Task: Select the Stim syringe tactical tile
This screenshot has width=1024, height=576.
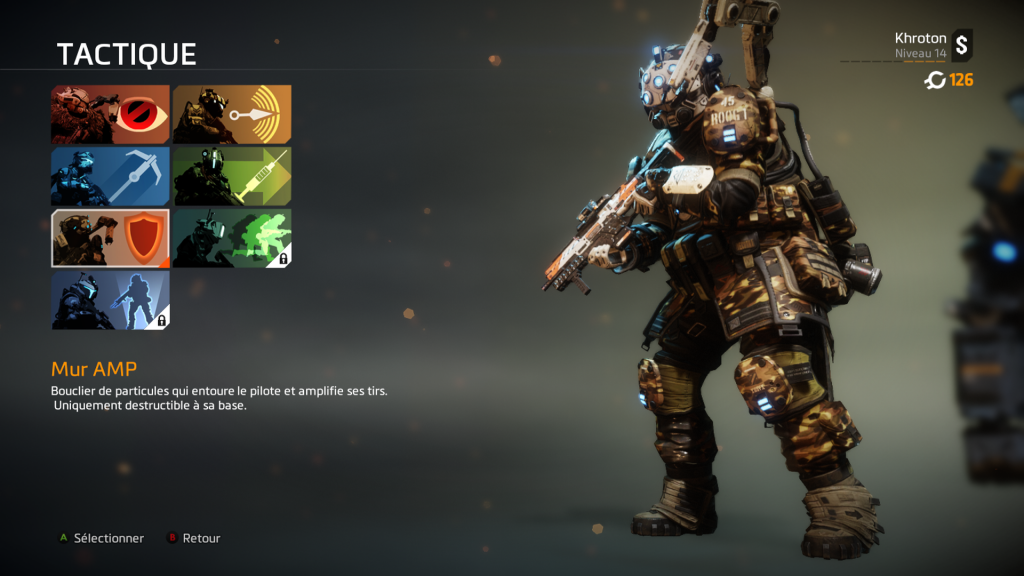Action: (232, 177)
